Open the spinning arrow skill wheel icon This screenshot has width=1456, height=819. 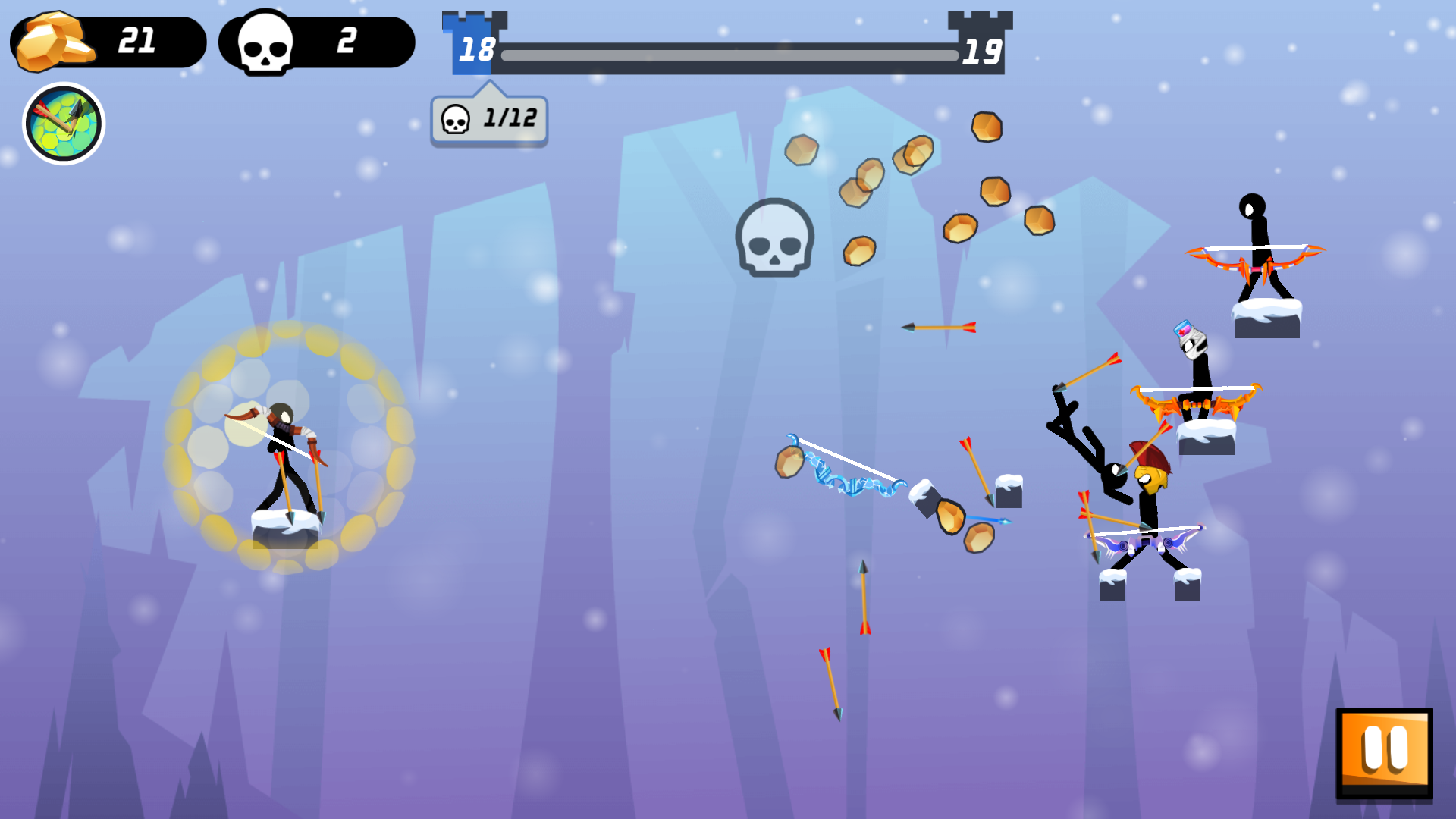pos(65,124)
